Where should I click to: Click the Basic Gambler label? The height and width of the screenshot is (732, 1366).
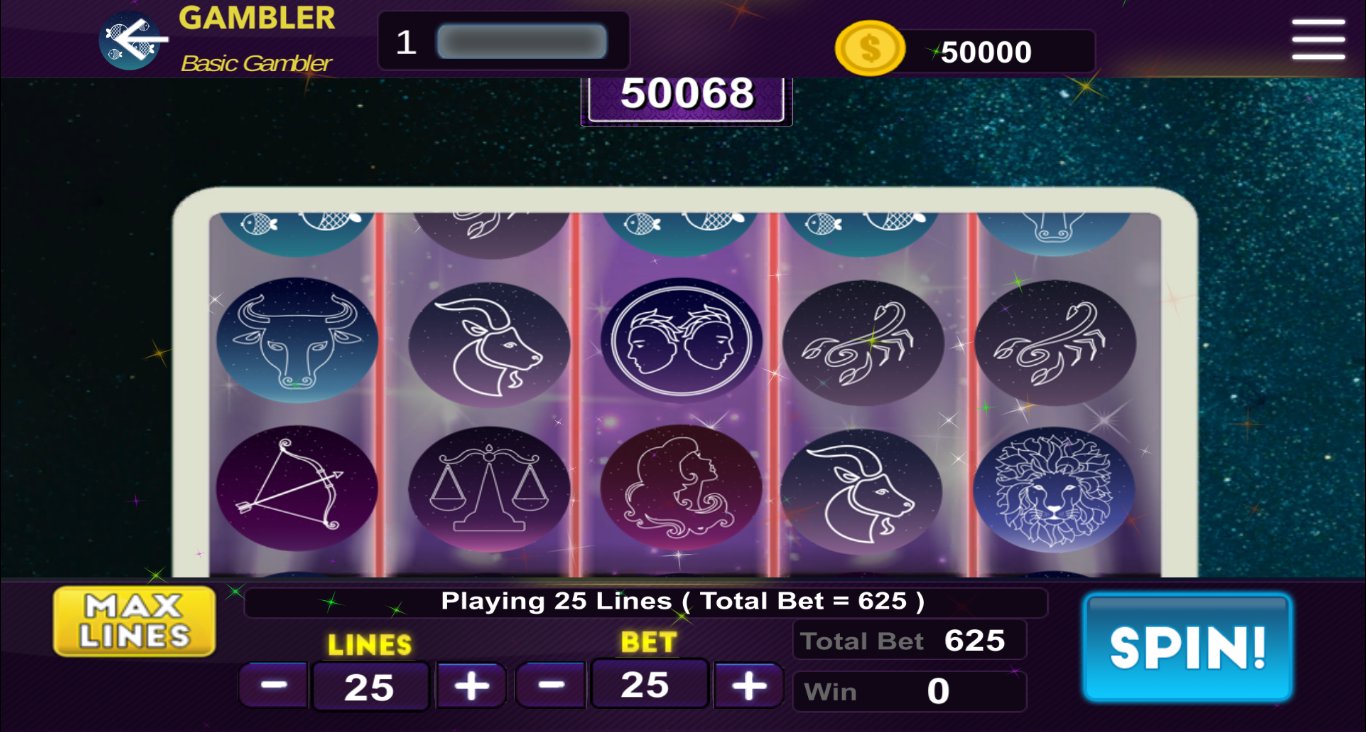(x=255, y=62)
